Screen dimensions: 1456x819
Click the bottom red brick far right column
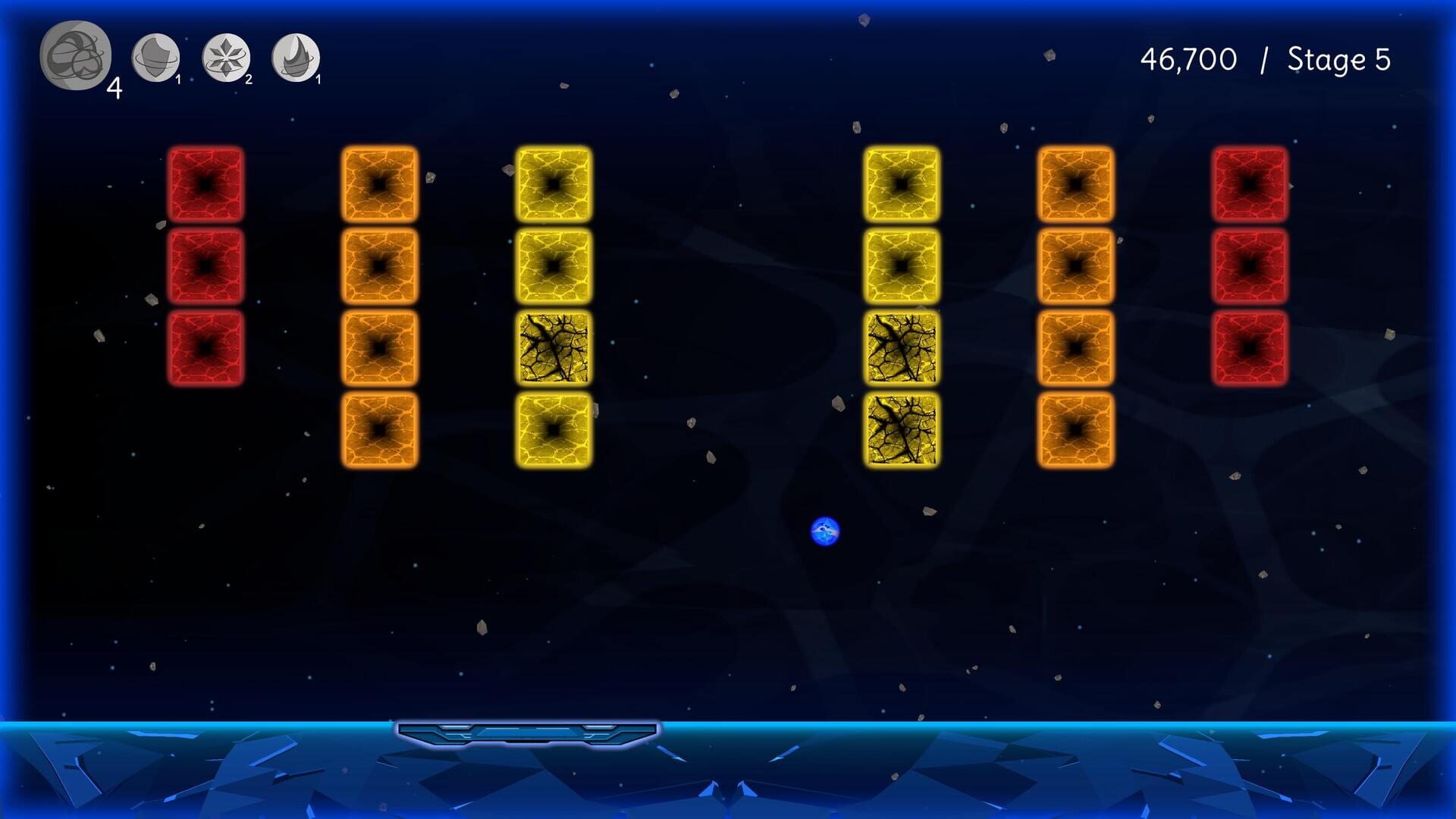[x=1248, y=345]
